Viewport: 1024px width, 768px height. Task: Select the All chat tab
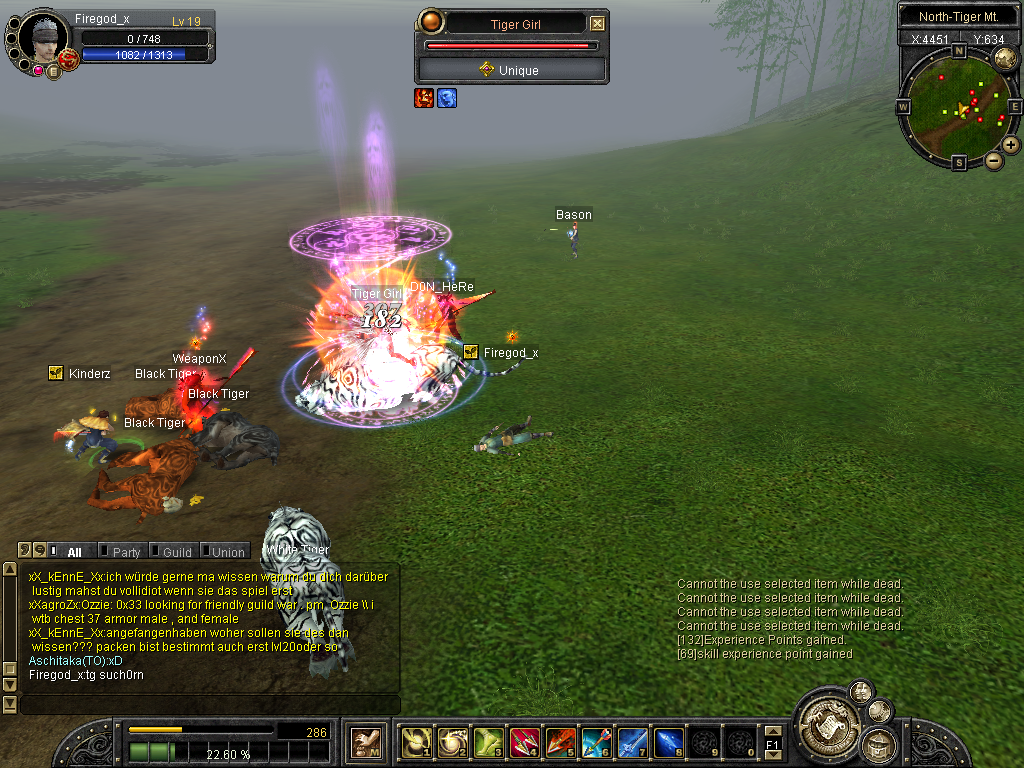[x=74, y=551]
